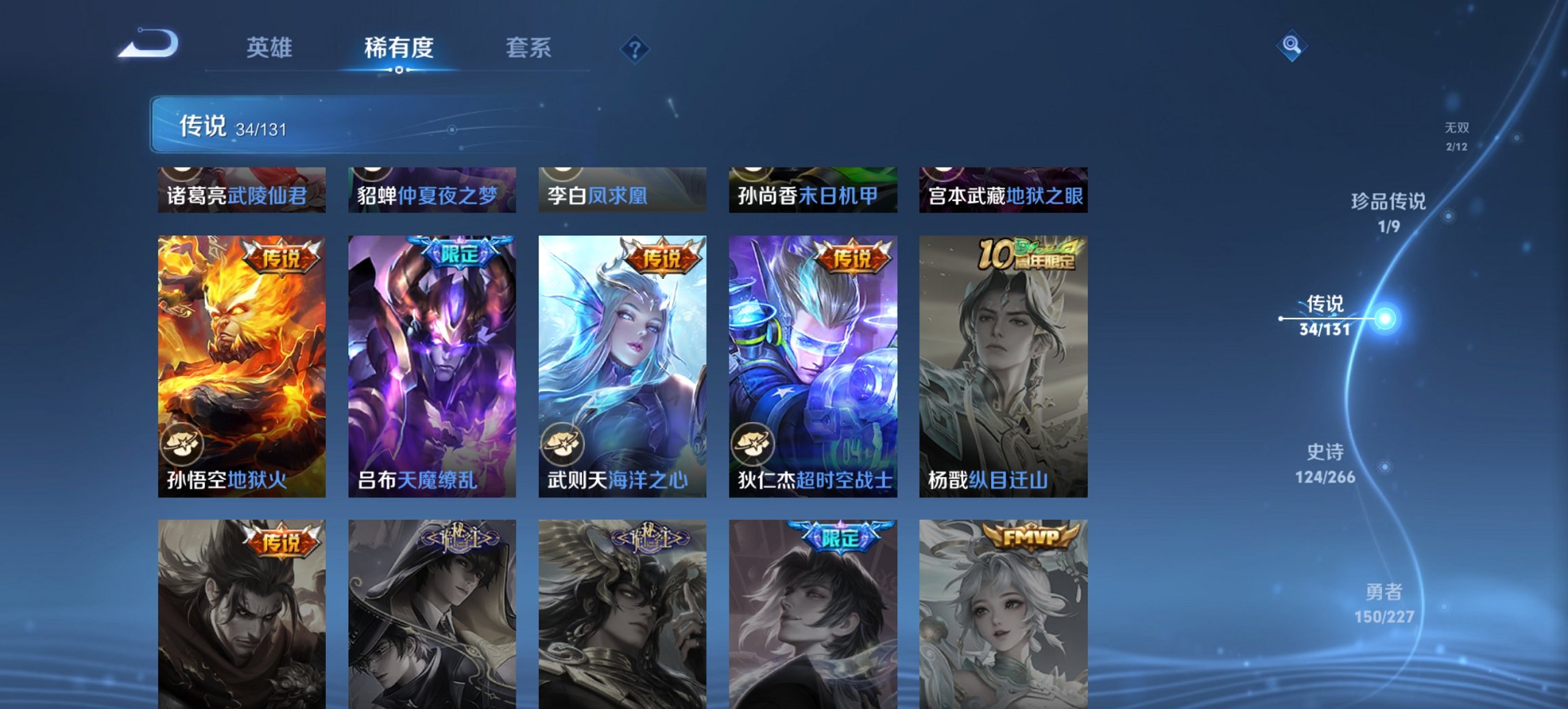Click the spray badge icon on 狄仁杰超时空战士 card
Image resolution: width=1568 pixels, height=709 pixels.
pos(752,445)
